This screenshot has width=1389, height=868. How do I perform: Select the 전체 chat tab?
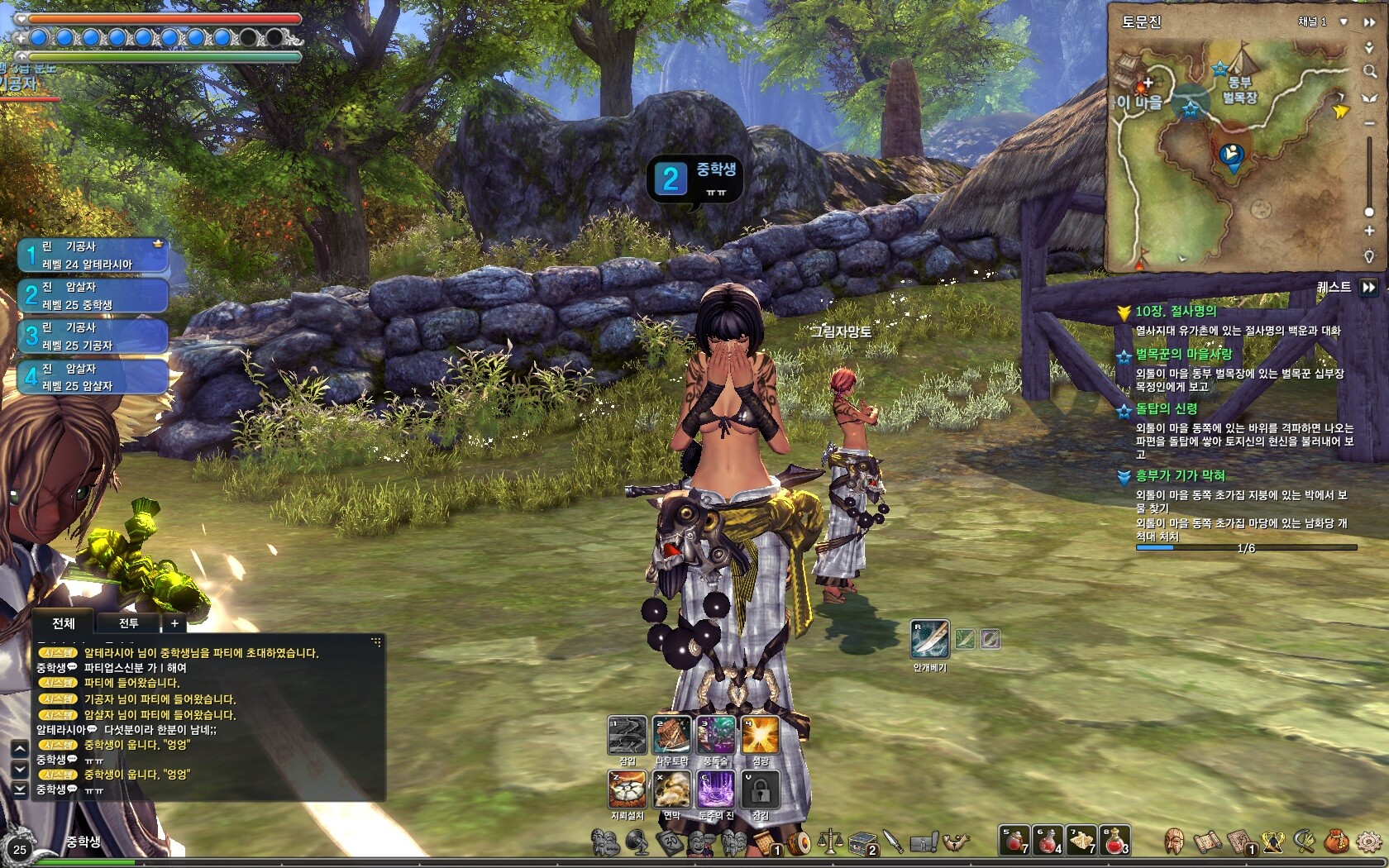64,623
